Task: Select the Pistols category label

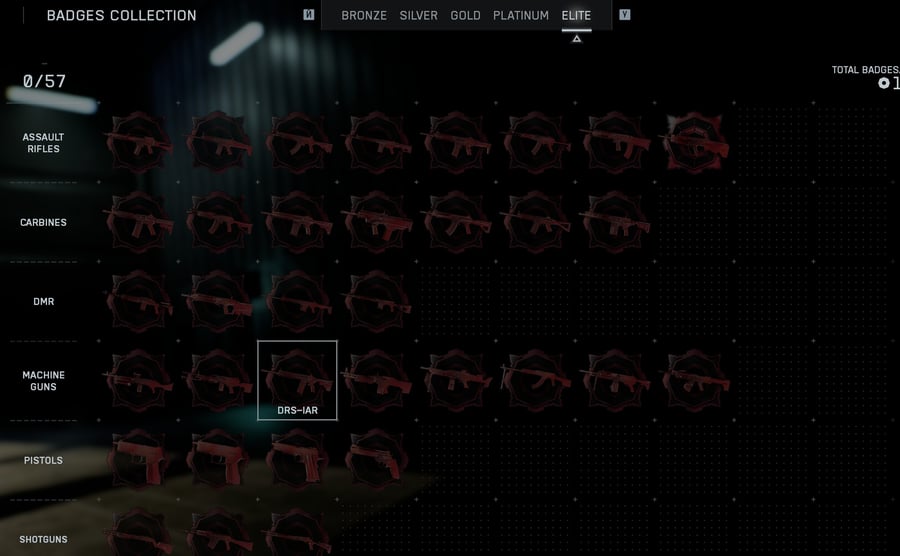Action: pos(43,460)
